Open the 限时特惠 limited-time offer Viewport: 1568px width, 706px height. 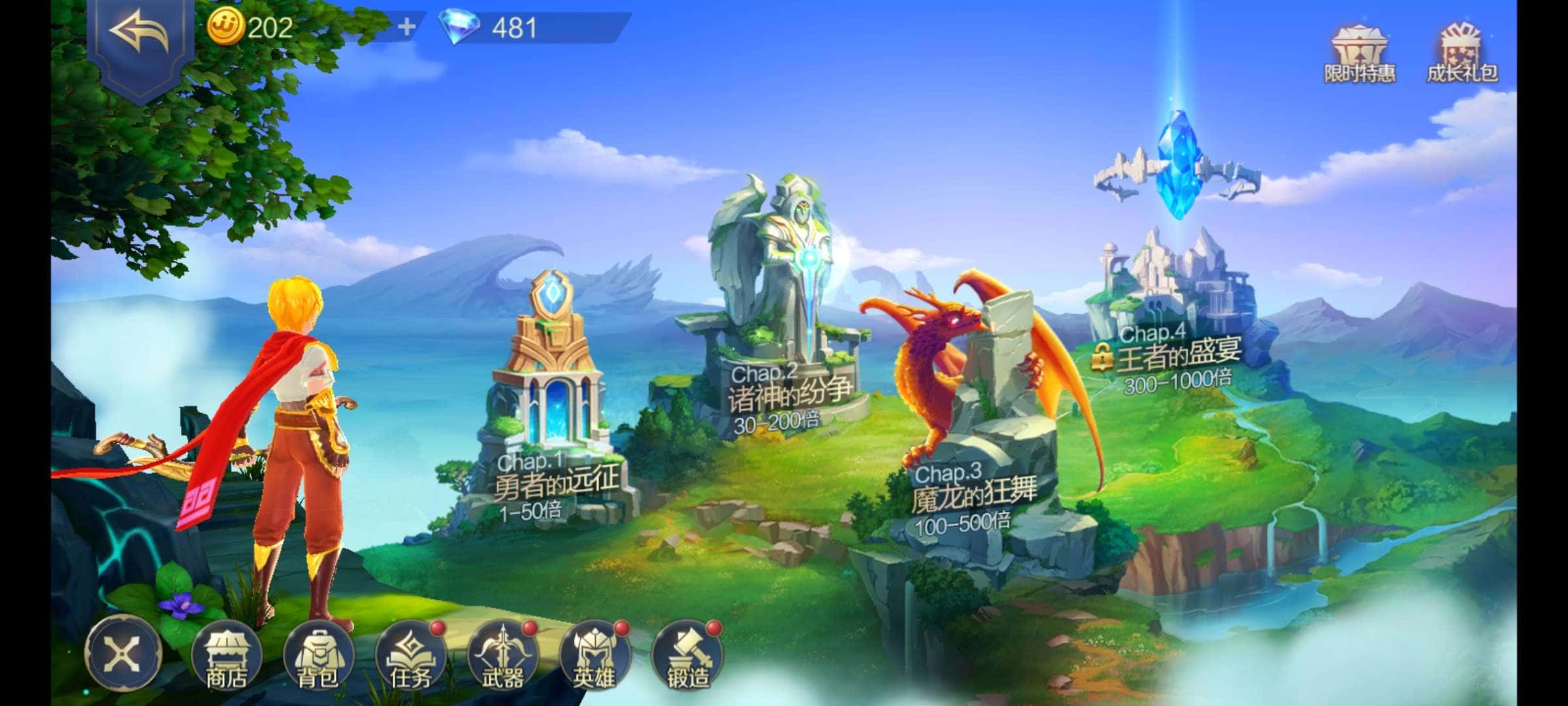click(x=1359, y=55)
